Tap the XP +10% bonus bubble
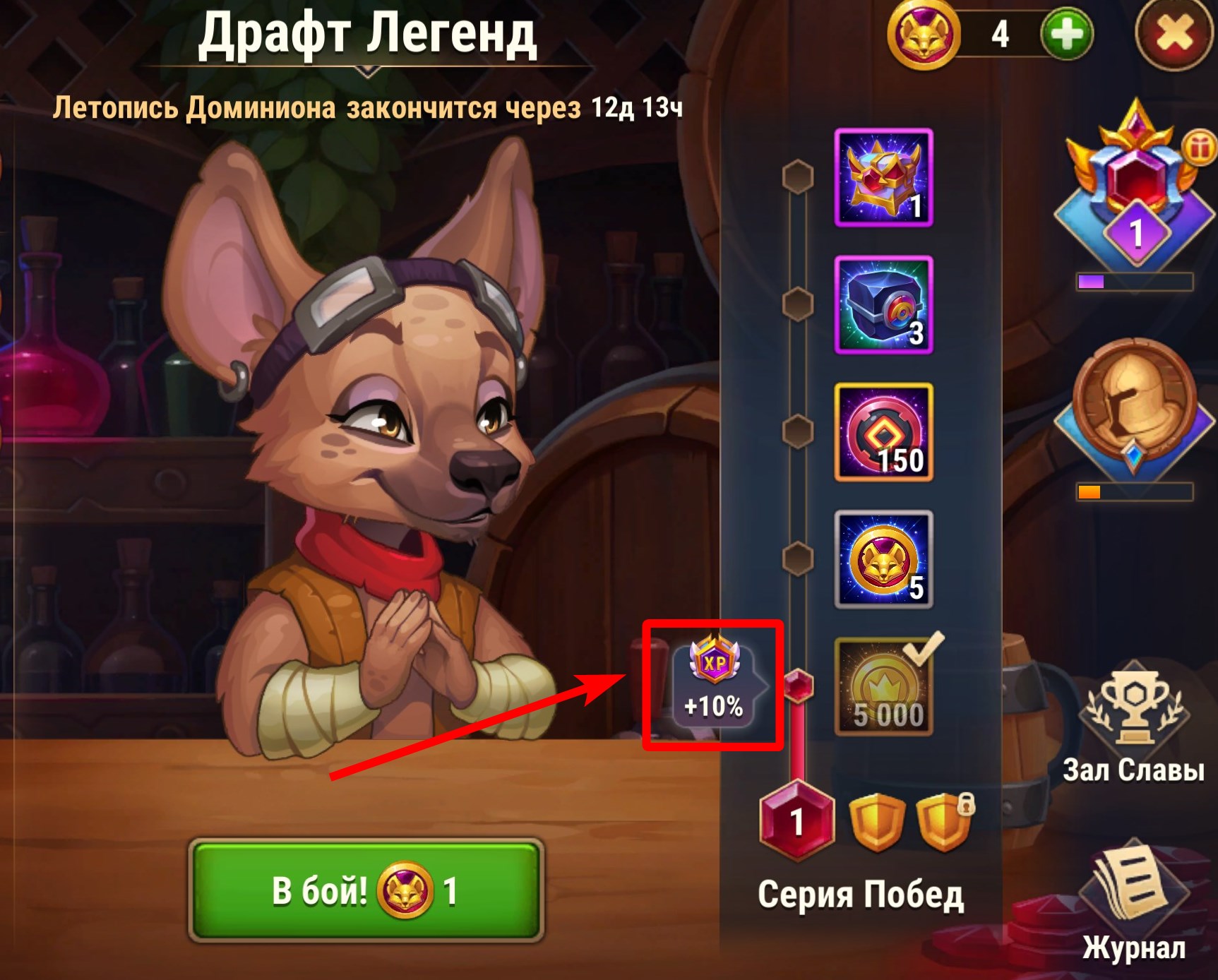The width and height of the screenshot is (1218, 980). tap(714, 683)
